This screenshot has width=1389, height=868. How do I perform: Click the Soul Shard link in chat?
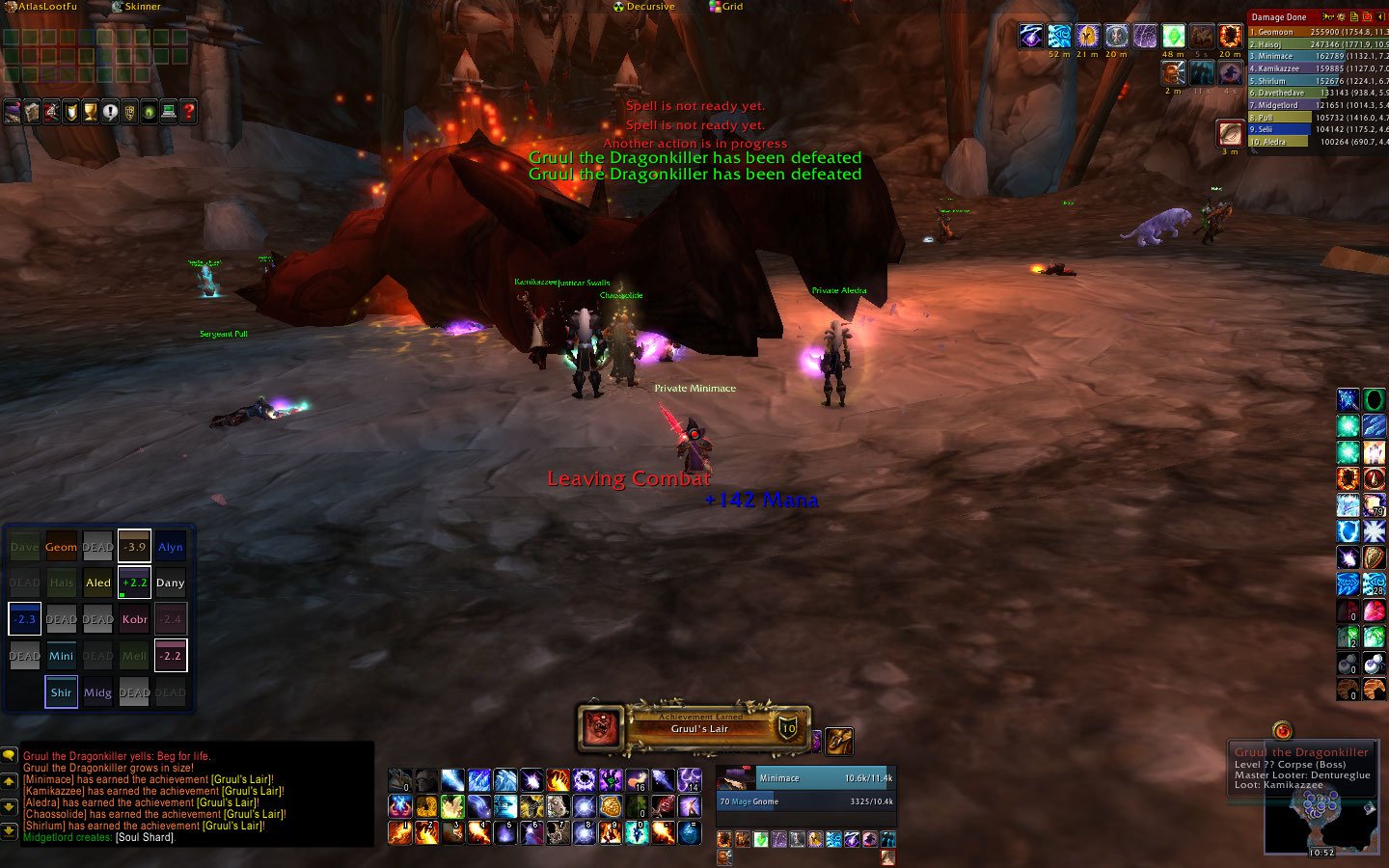145,837
